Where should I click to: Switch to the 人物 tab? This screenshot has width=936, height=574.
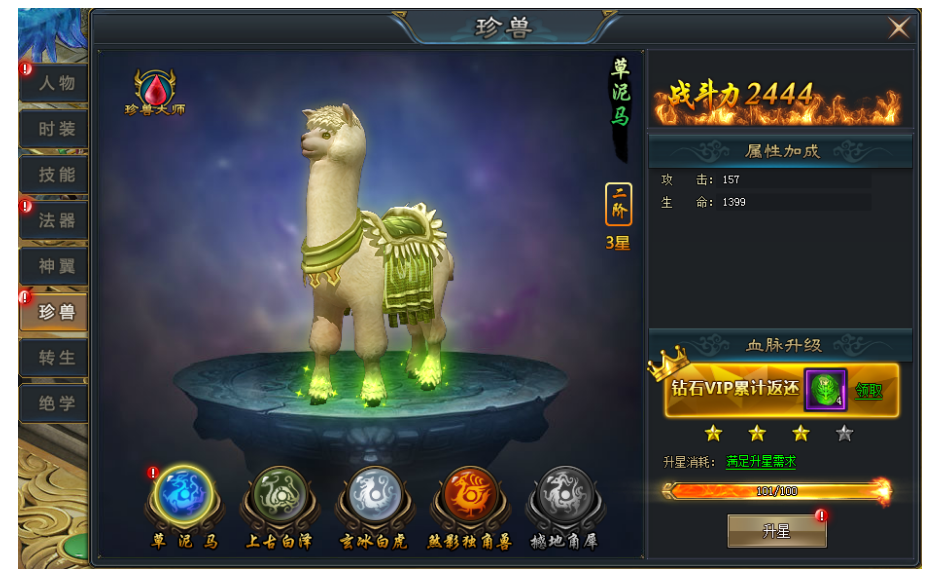[57, 83]
